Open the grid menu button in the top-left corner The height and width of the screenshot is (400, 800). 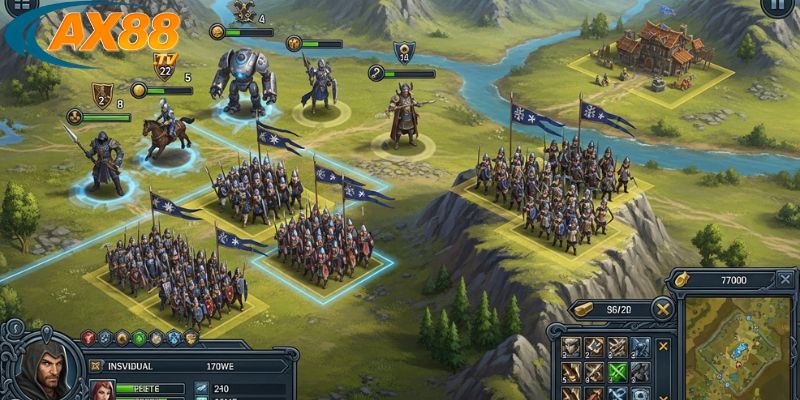coord(19,6)
